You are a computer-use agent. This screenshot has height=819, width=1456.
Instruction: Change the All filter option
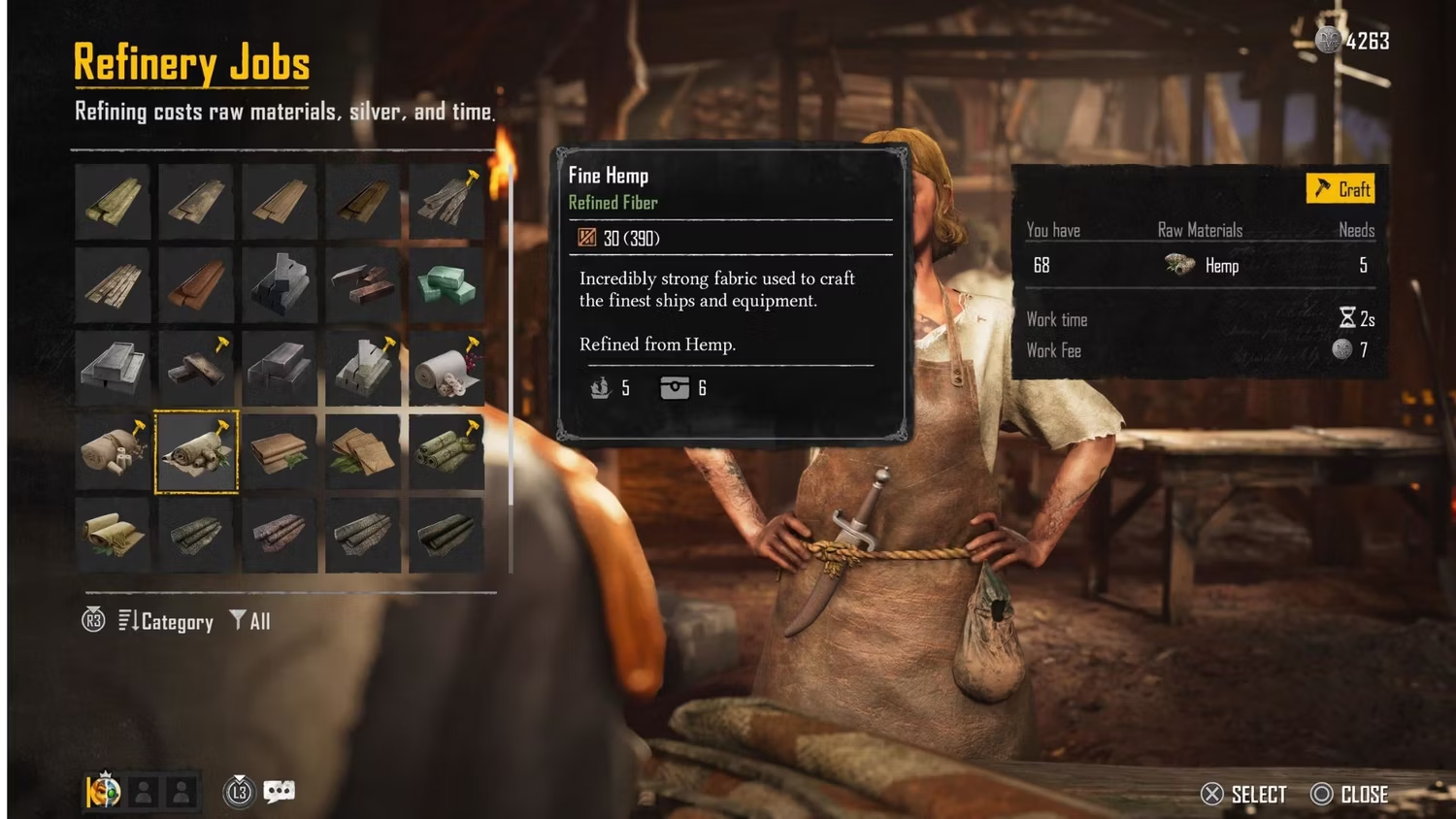tap(250, 621)
